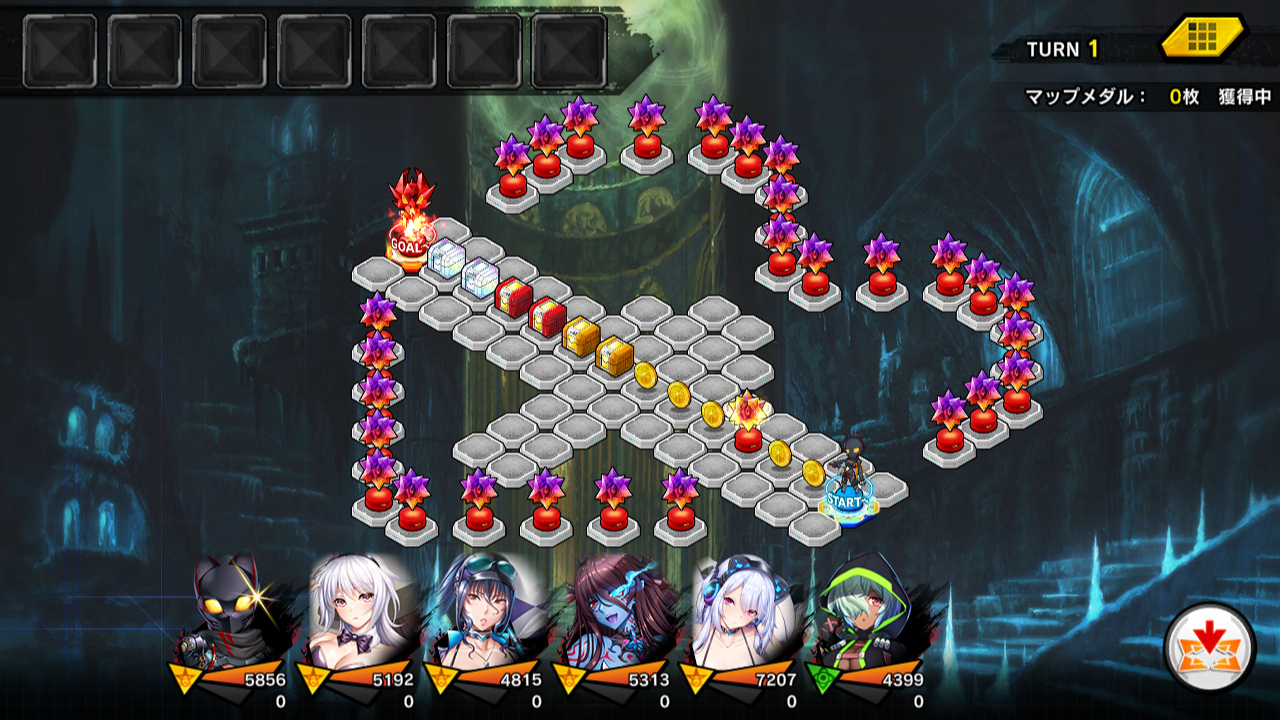Click the START tile on the board
1280x720 pixels.
click(849, 500)
